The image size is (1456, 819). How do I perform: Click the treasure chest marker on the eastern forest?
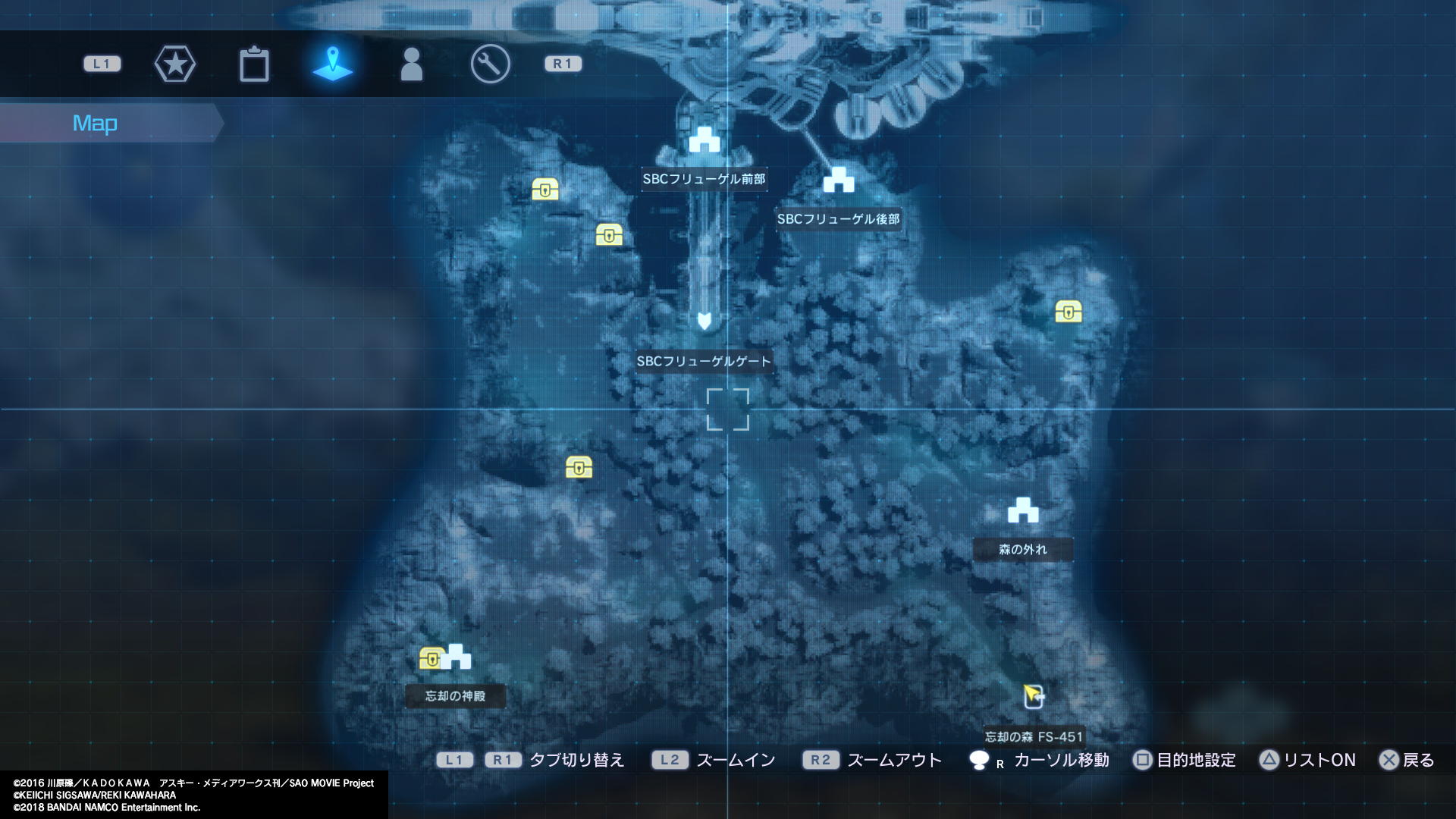coord(1068,312)
